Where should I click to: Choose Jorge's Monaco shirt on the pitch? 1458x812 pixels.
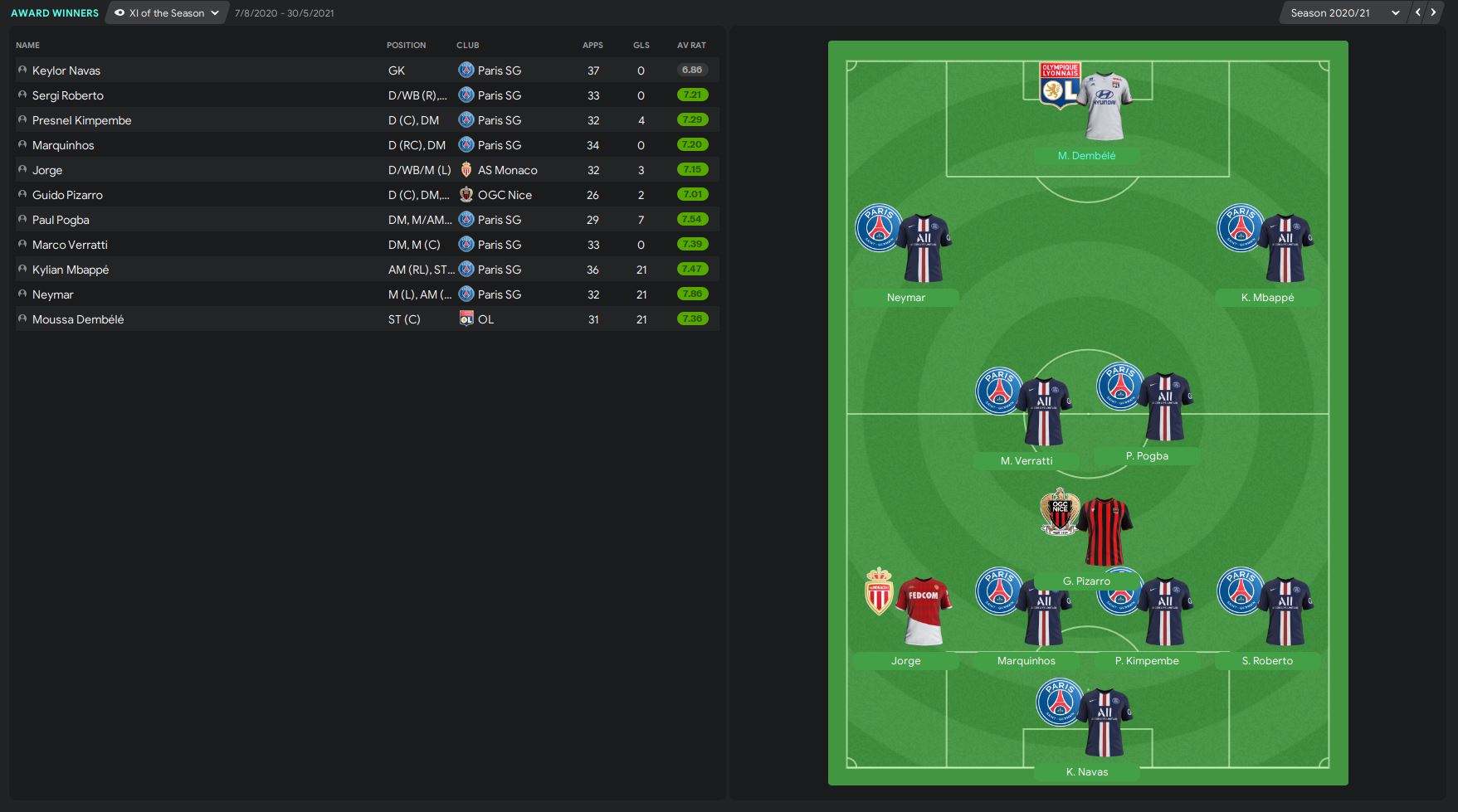923,610
